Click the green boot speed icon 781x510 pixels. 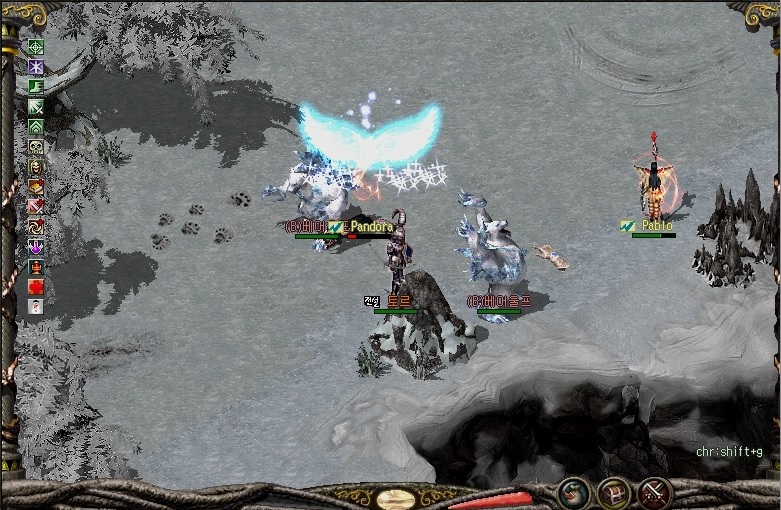(36, 87)
